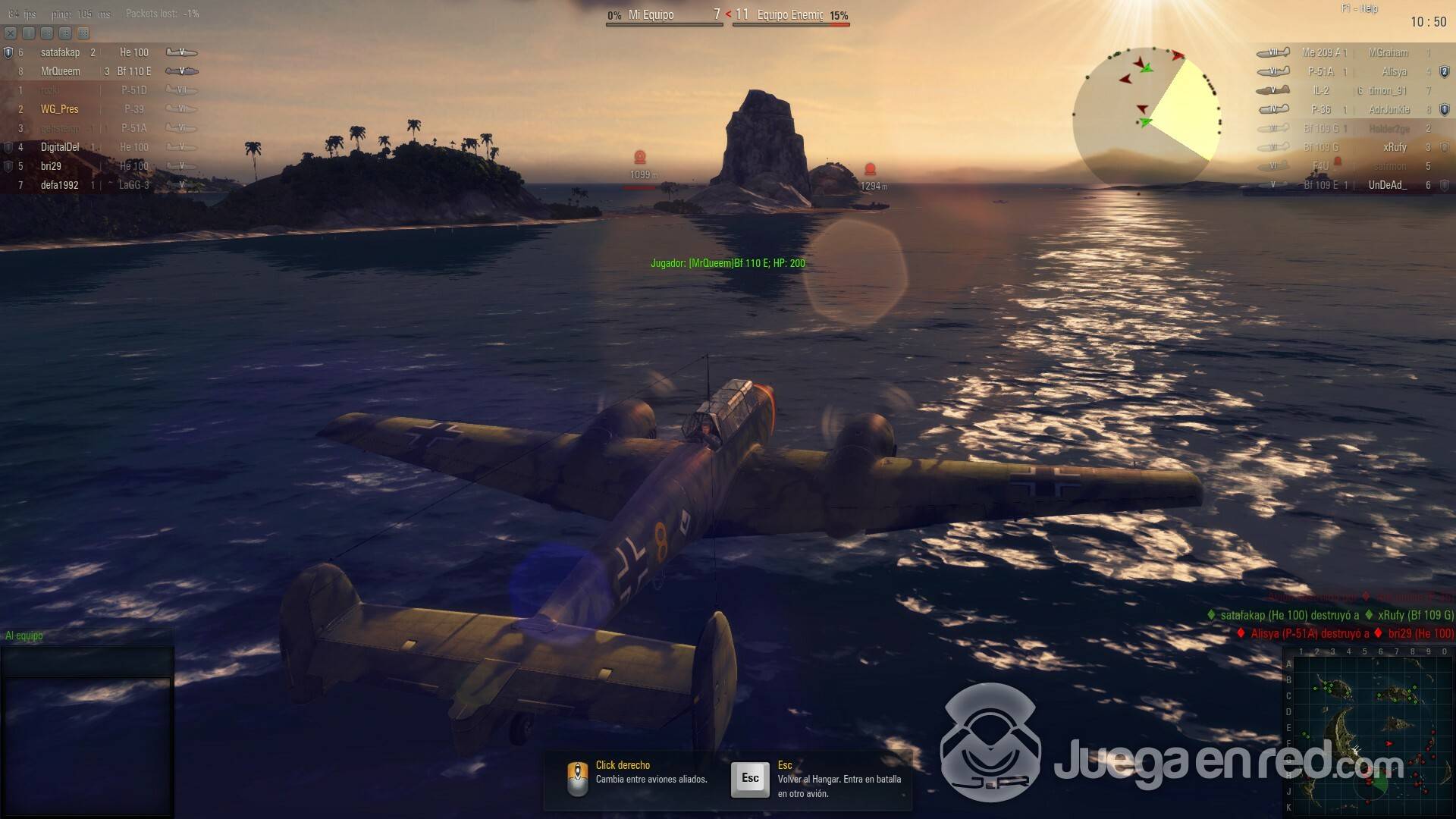The height and width of the screenshot is (819, 1456).
Task: Hide the player list with the X button
Action: [11, 33]
